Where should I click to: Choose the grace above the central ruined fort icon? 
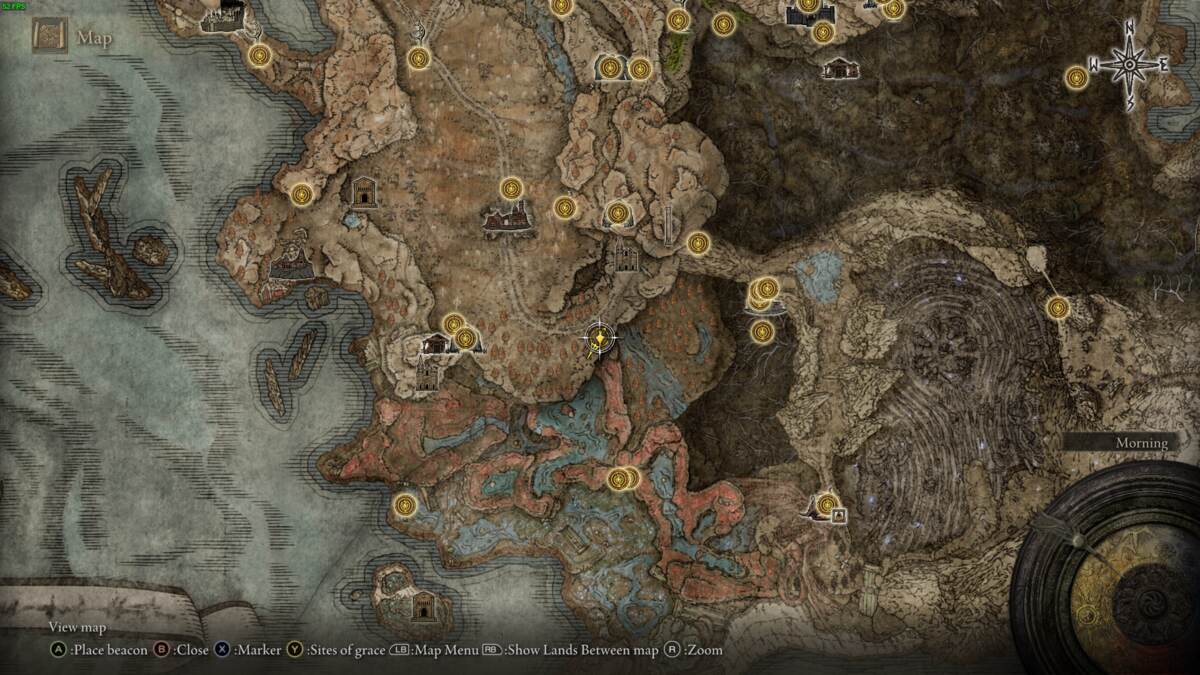click(x=512, y=188)
